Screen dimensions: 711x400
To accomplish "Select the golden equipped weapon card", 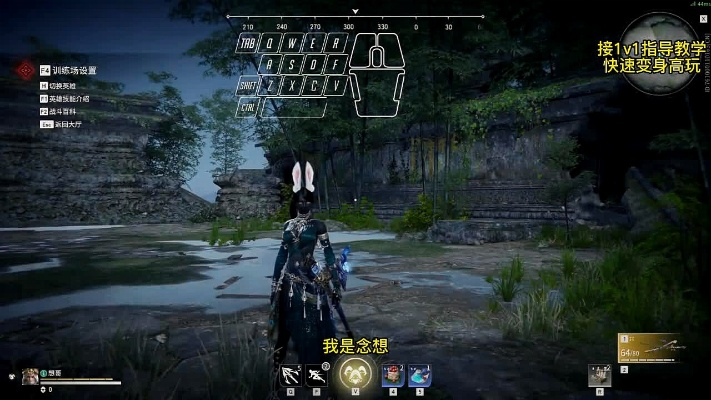I will point(647,349).
